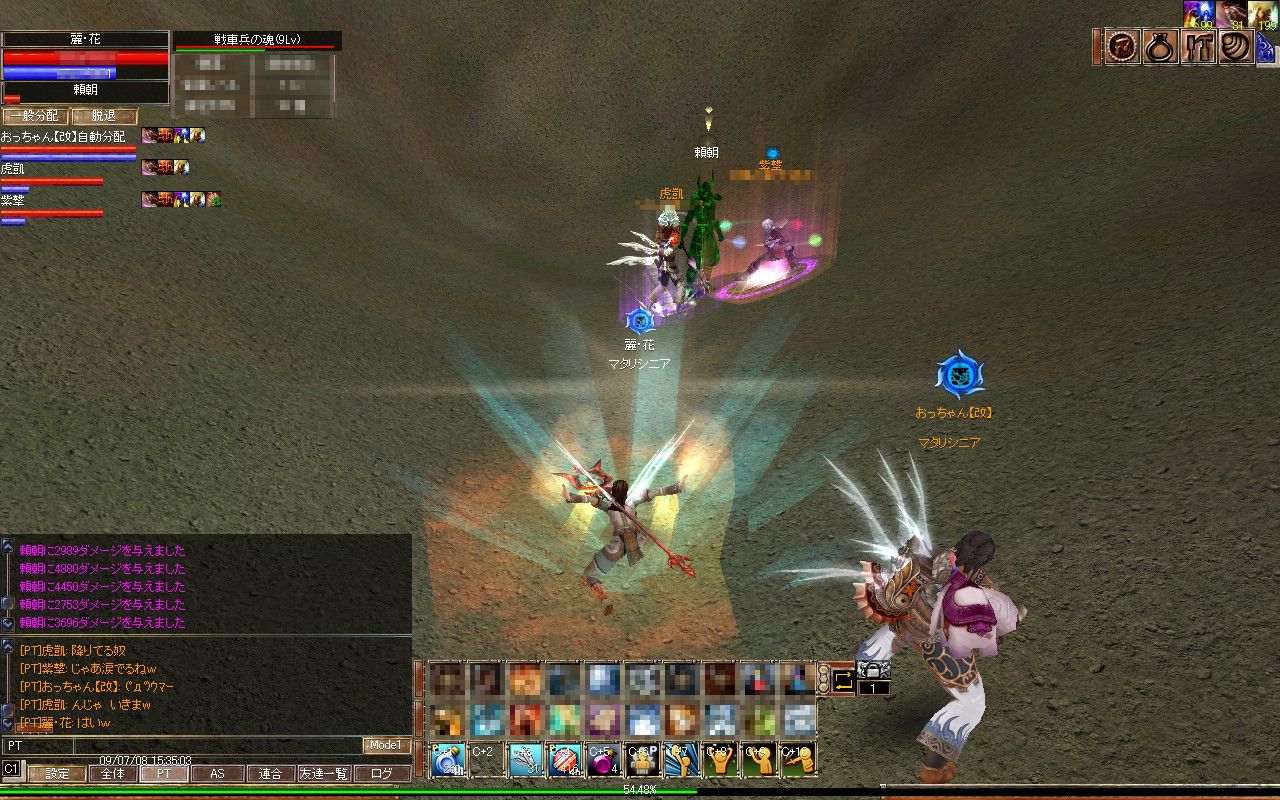Use the blue potion in slot C+1
Viewport: 1280px width, 800px height.
click(446, 759)
